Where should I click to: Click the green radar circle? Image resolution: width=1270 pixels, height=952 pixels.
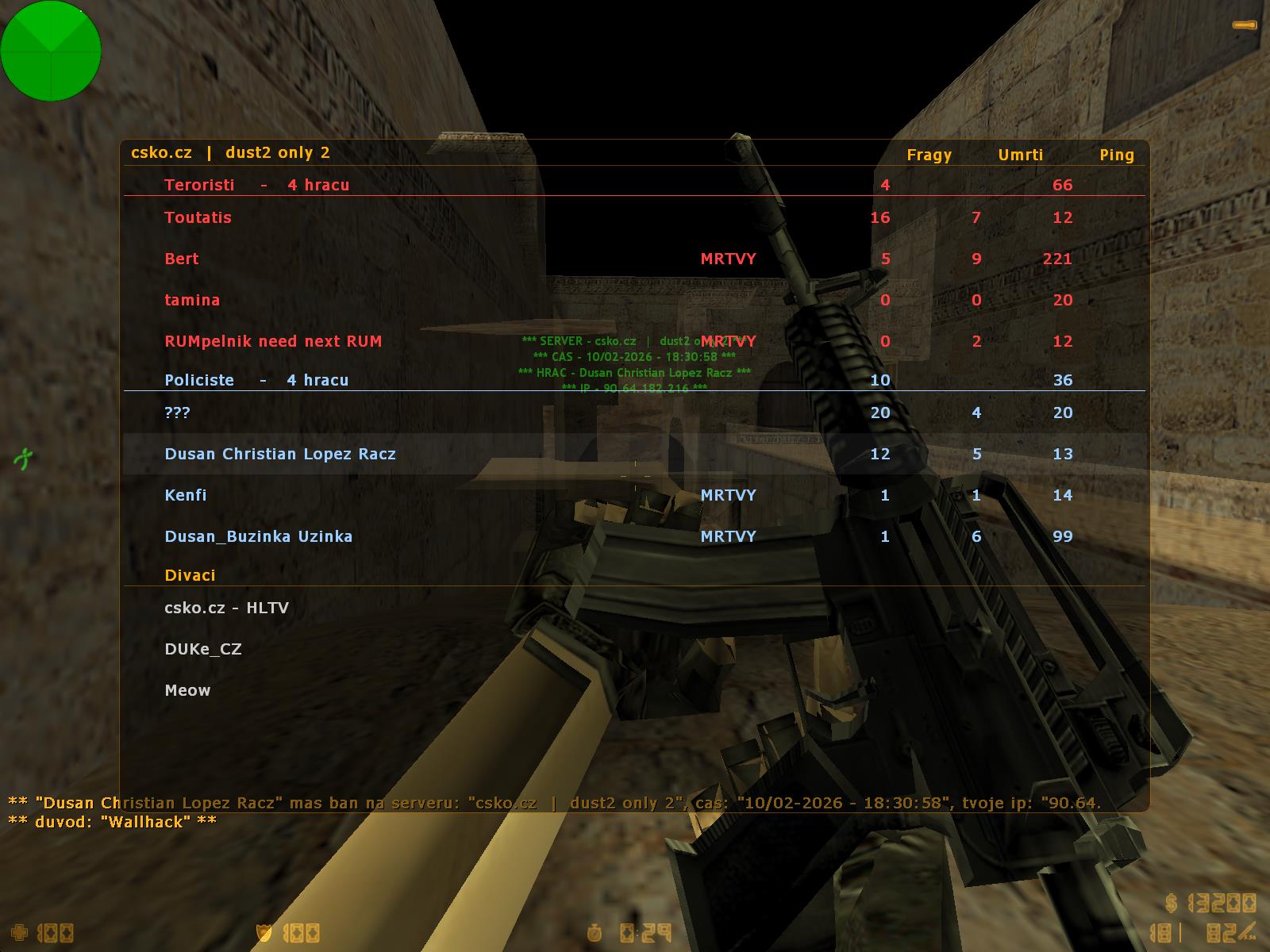pos(51,51)
